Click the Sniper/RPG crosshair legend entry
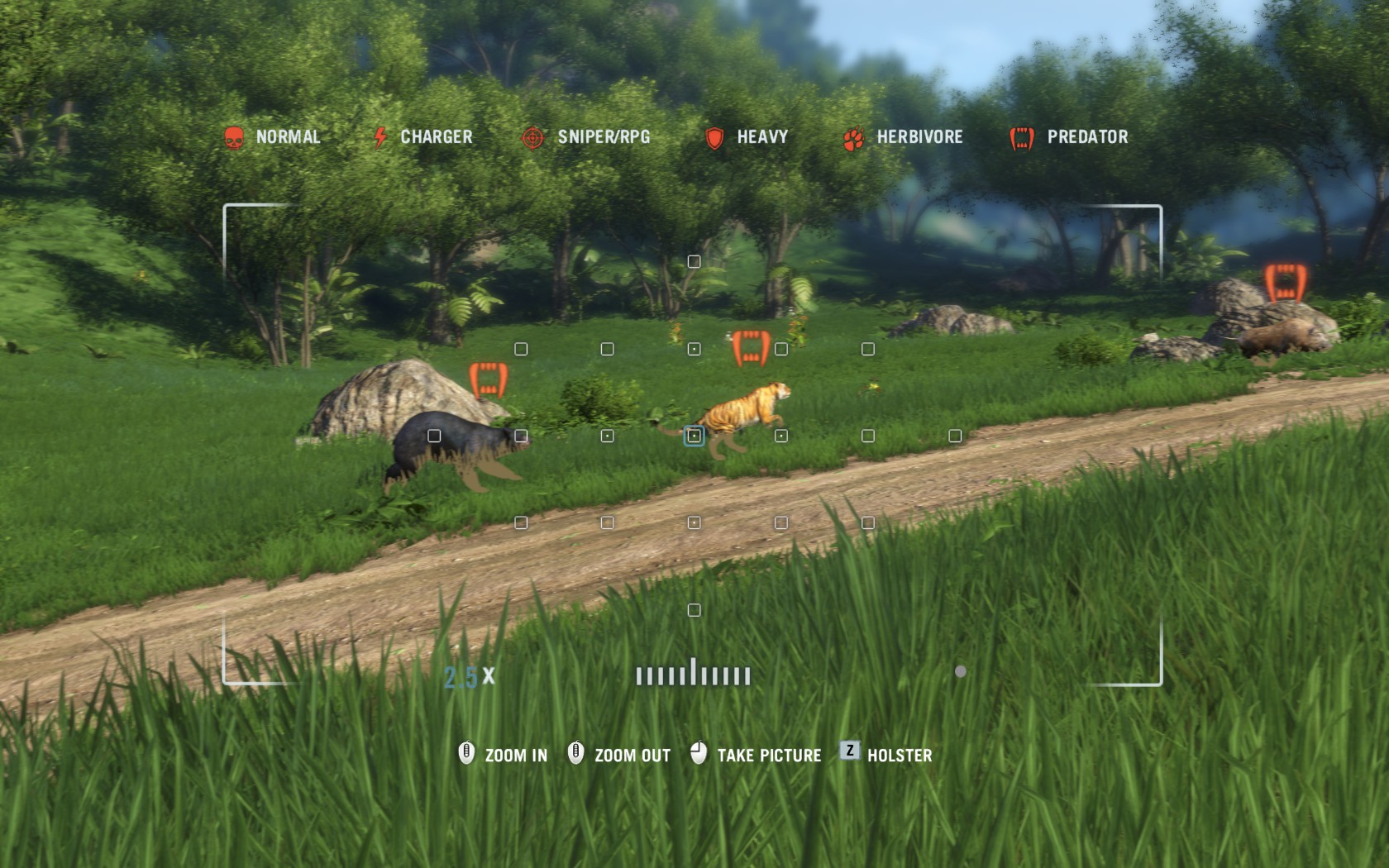Screen dimensions: 1389x868 586,137
